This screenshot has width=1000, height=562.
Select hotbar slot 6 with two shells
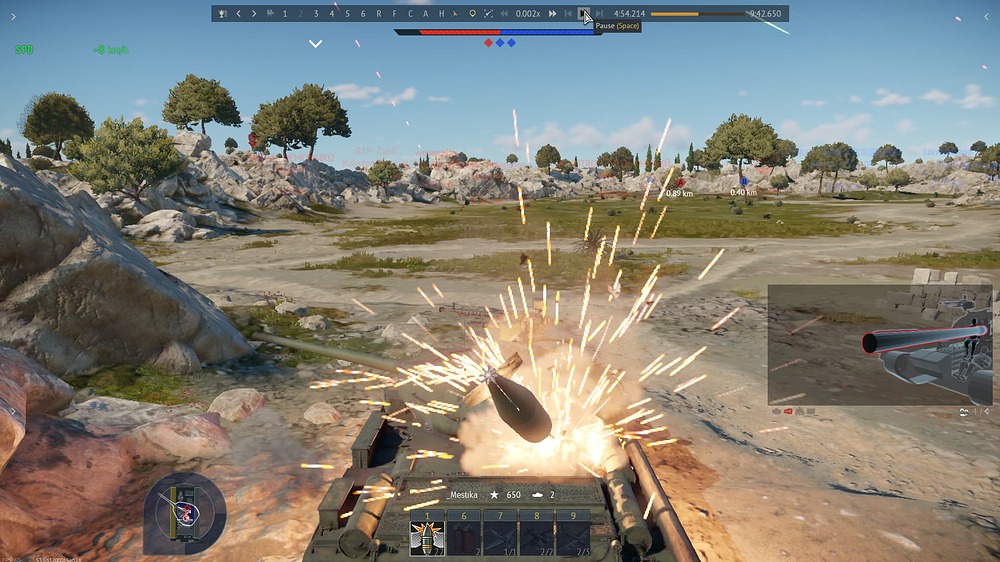tap(463, 534)
